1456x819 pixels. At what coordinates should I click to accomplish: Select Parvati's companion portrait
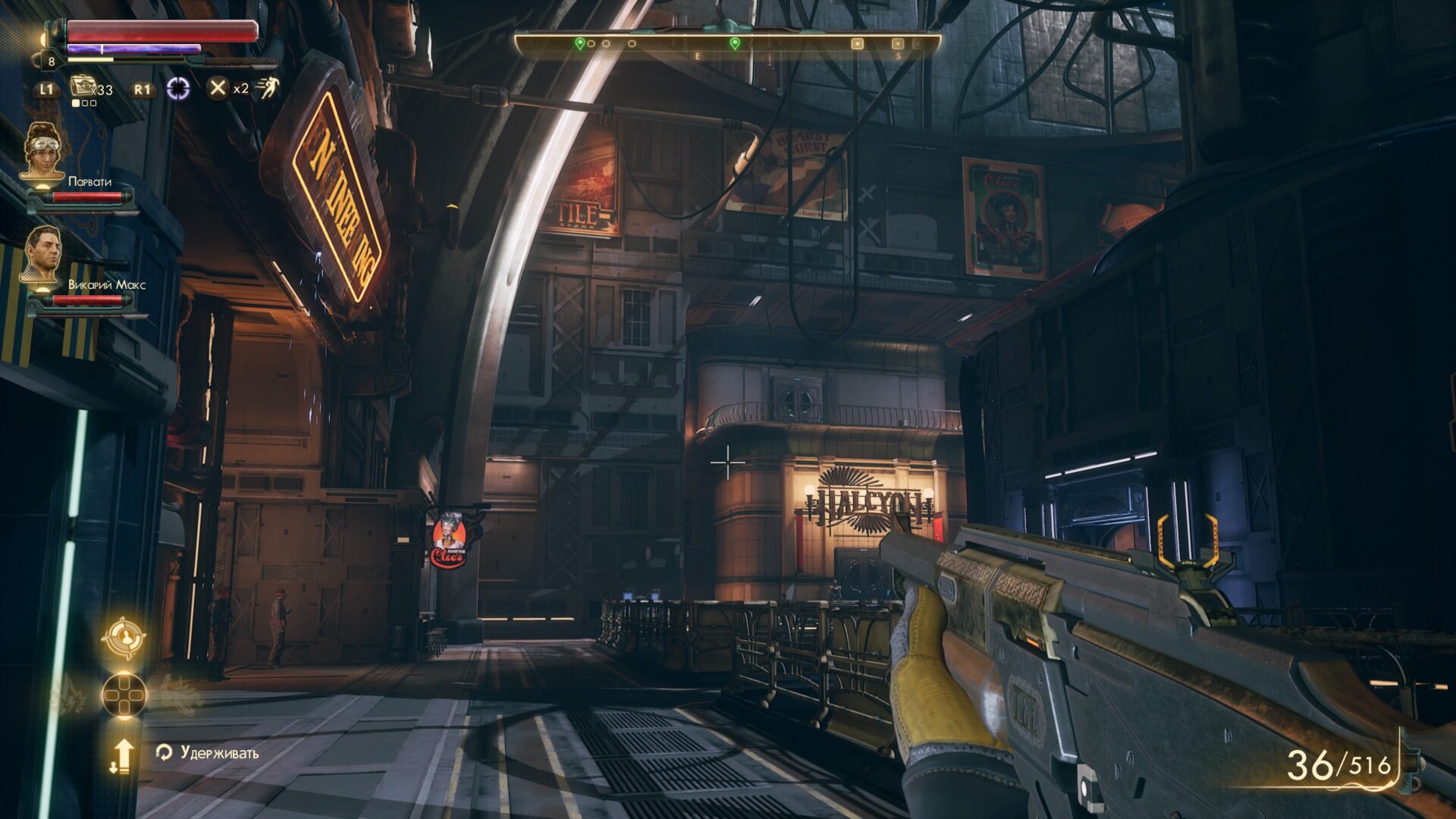[x=42, y=152]
